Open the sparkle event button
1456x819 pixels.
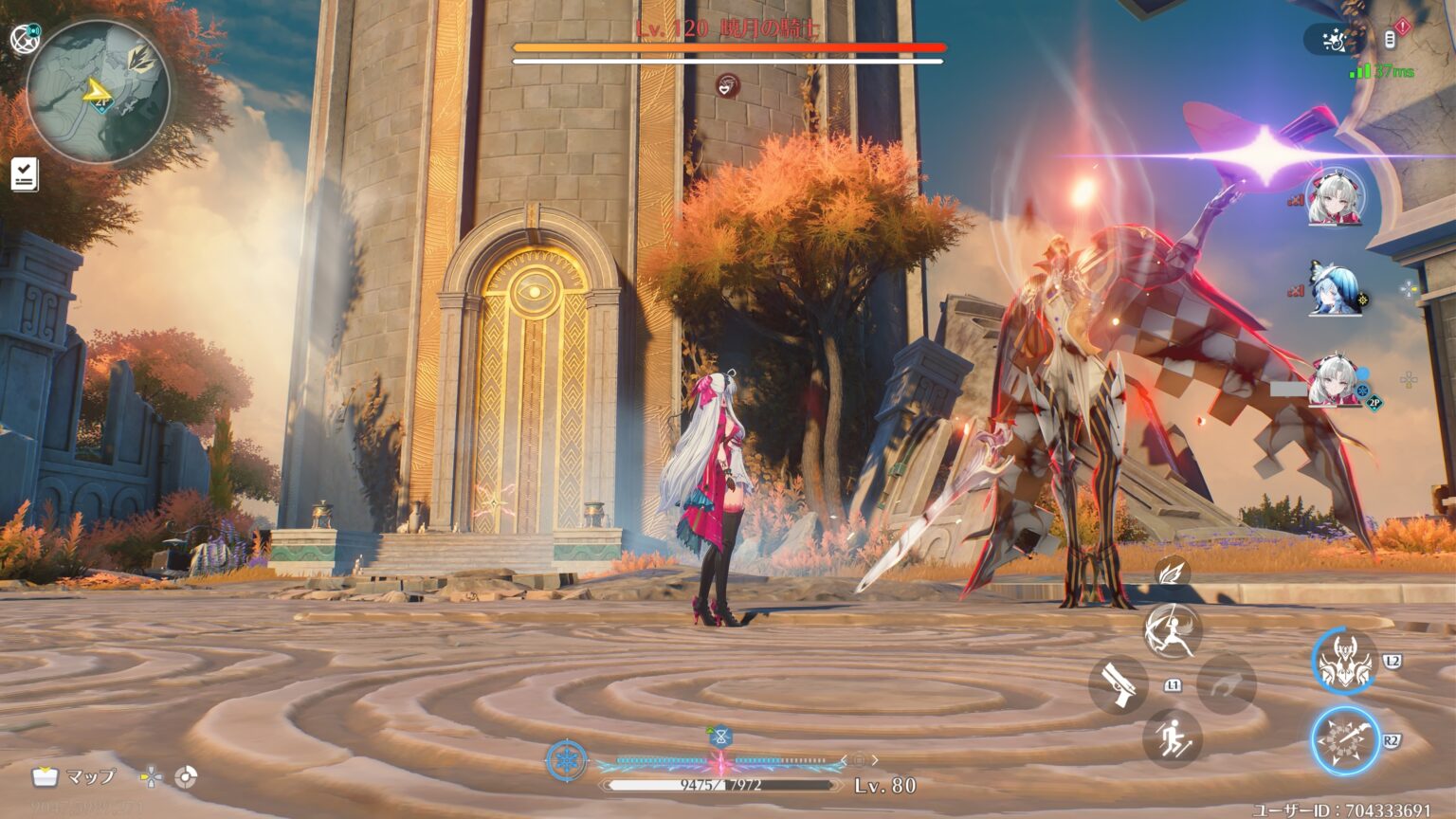click(x=1334, y=39)
